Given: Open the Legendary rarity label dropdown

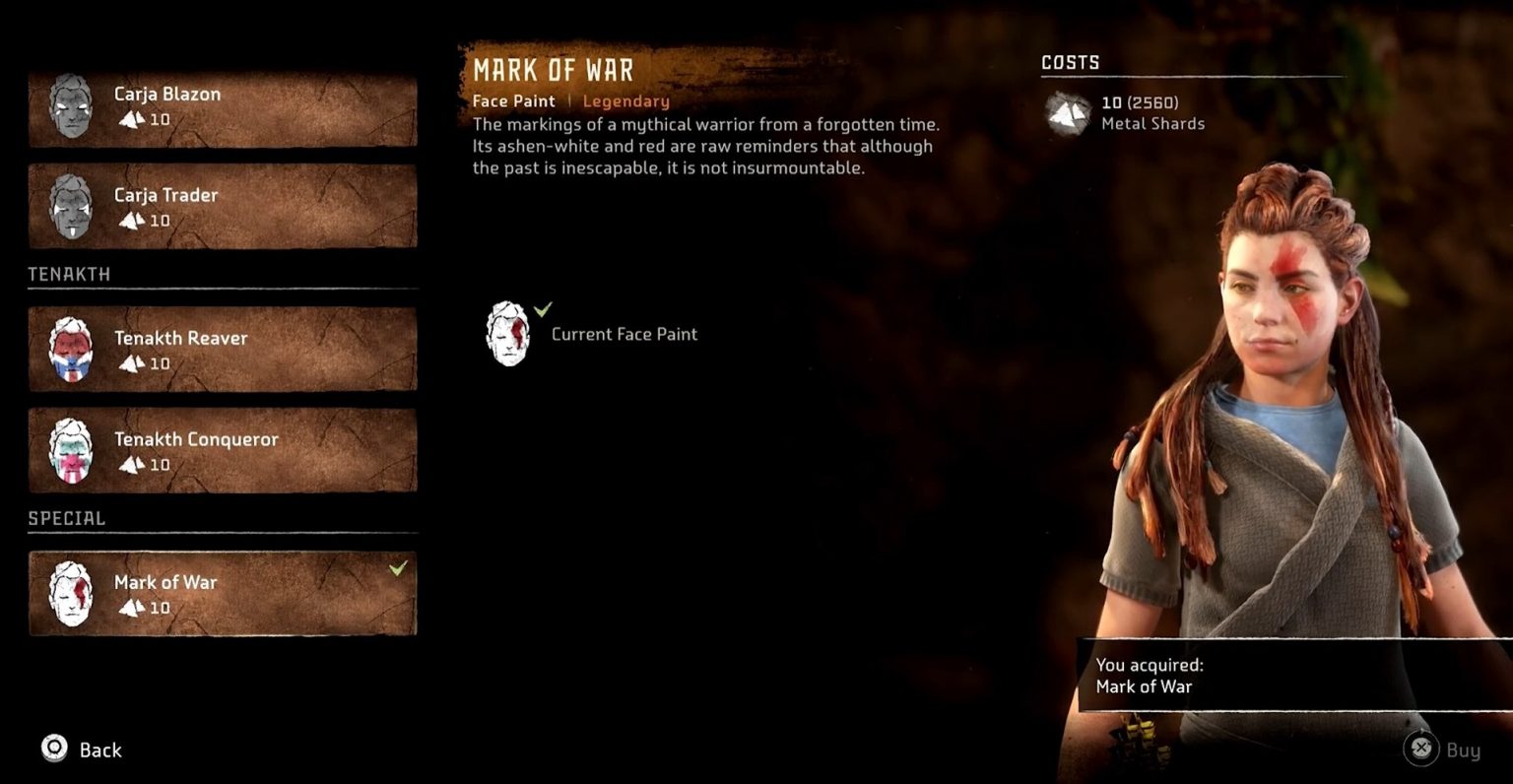Looking at the screenshot, I should pos(626,100).
